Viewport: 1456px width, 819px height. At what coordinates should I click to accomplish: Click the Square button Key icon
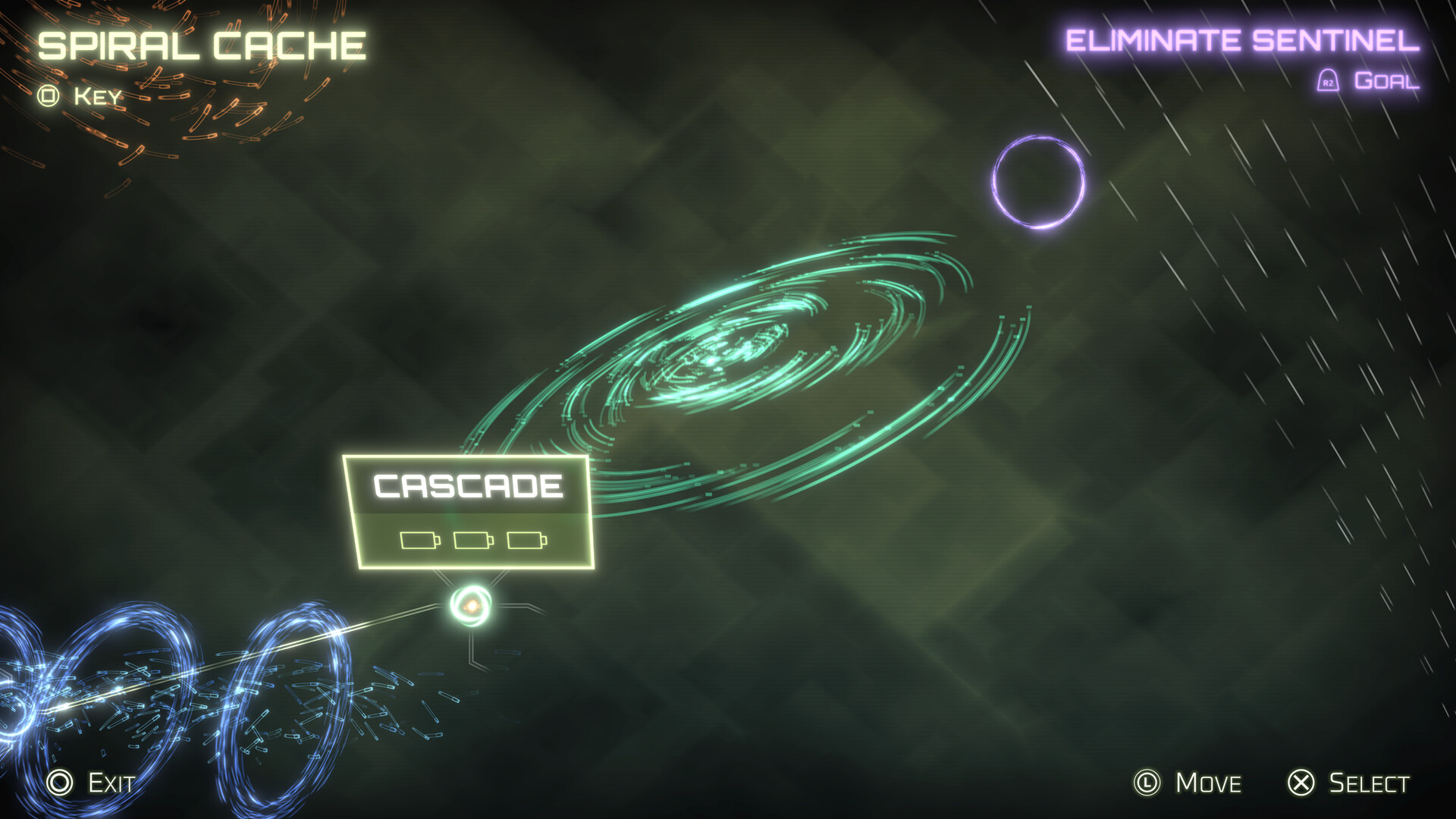[49, 95]
